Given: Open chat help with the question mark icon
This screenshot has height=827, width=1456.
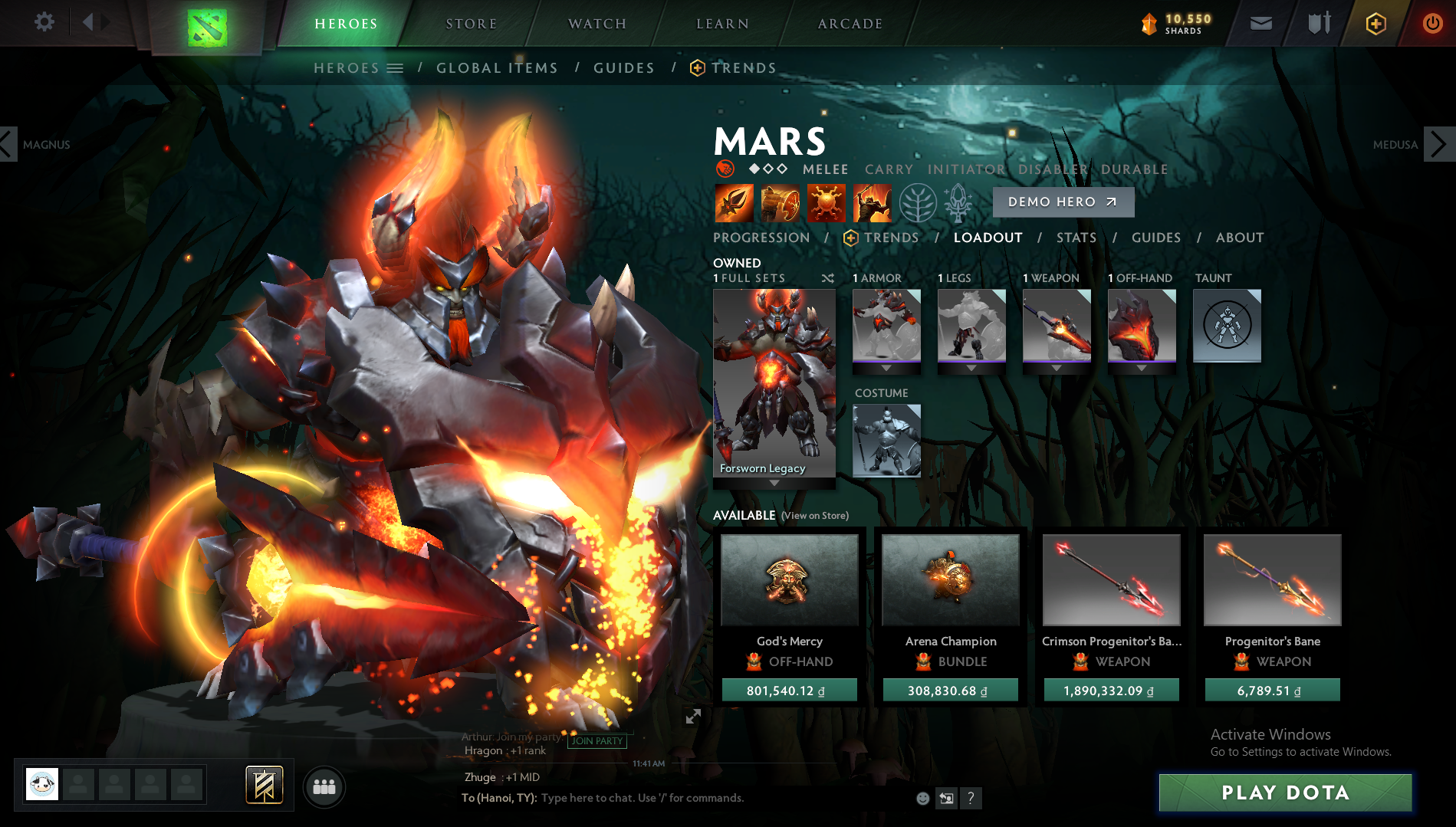Looking at the screenshot, I should pyautogui.click(x=972, y=798).
